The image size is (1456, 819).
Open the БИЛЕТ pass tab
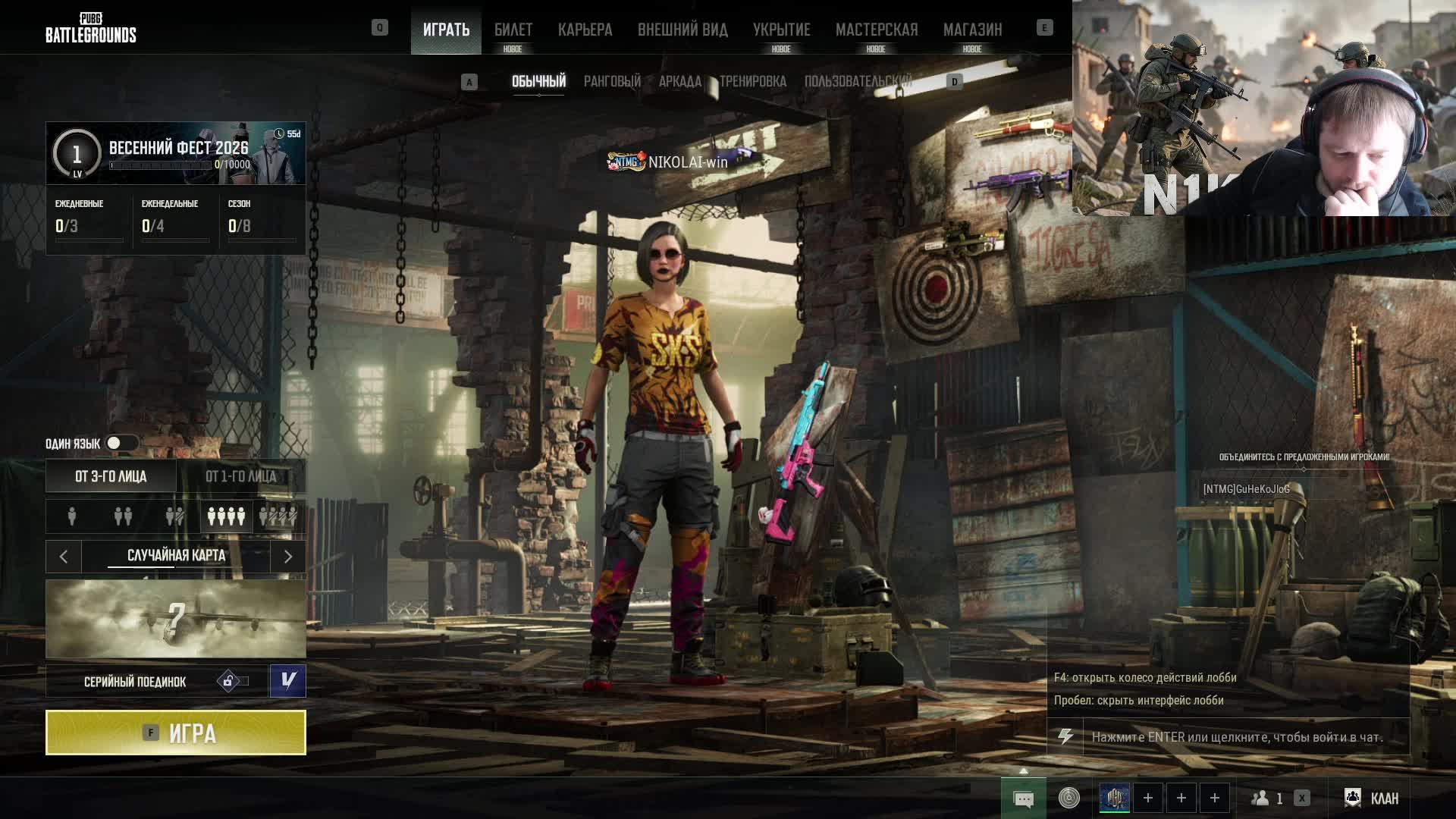pos(513,30)
